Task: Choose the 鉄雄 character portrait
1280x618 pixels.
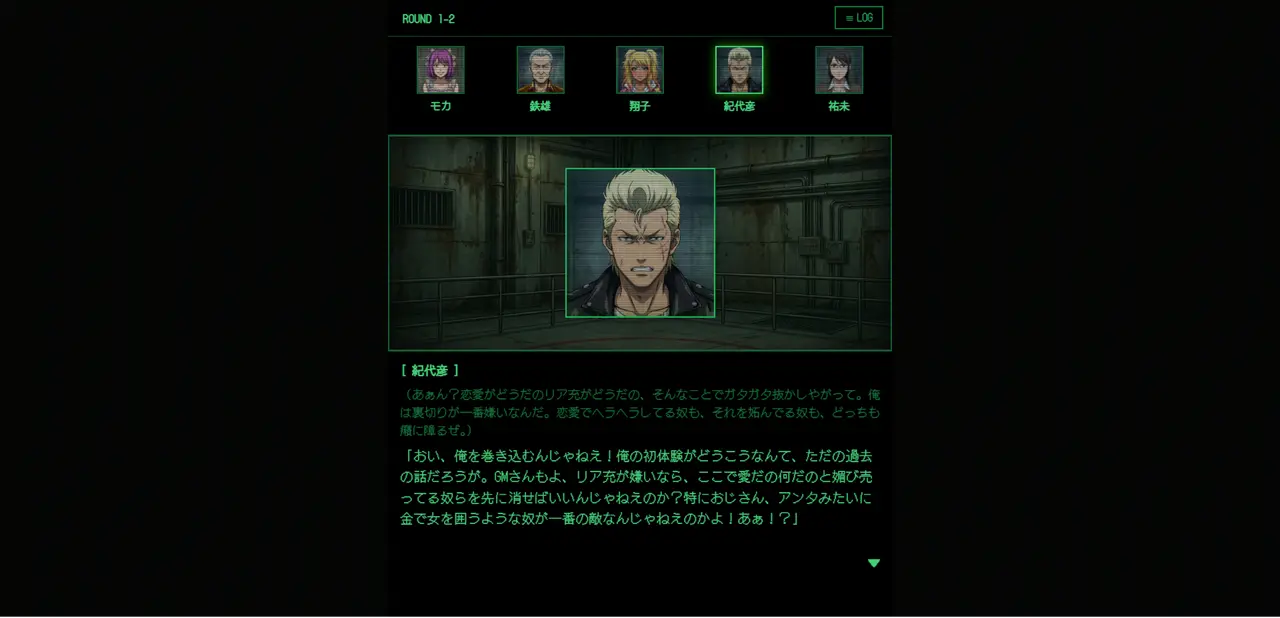Action: point(540,70)
